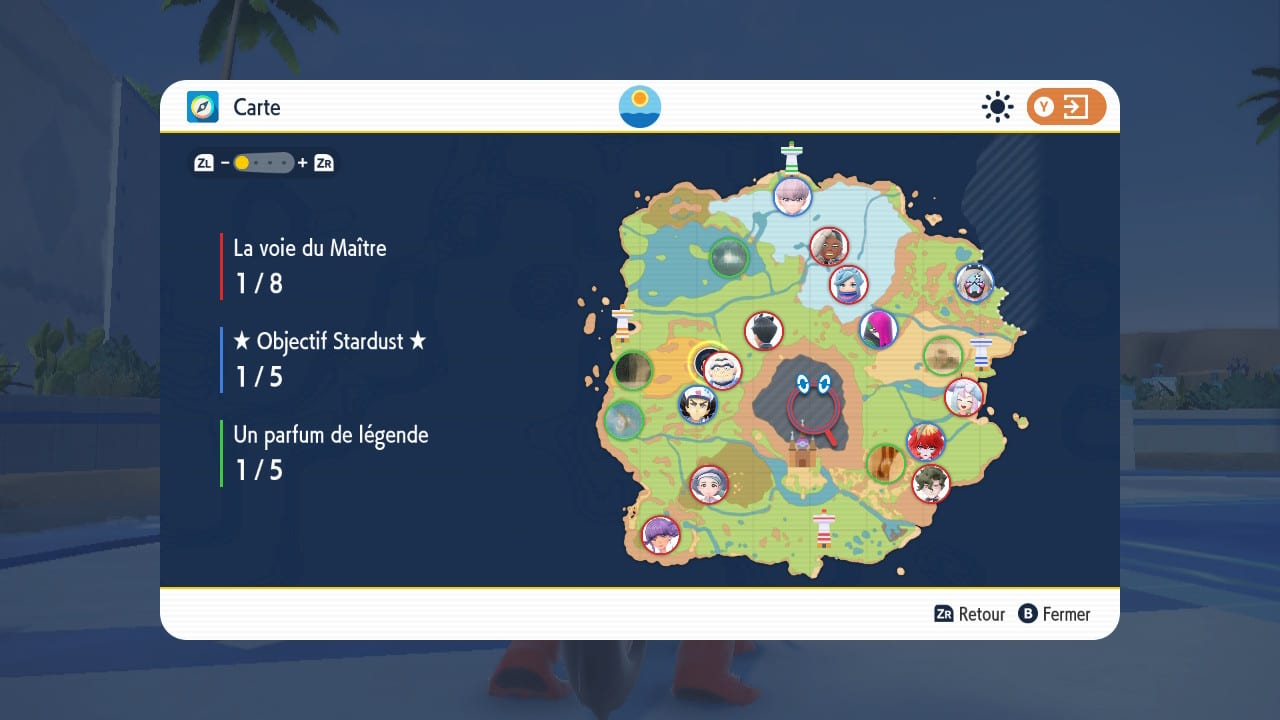The height and width of the screenshot is (720, 1280).
Task: Choose the lavender-haired portrait at island's top
Action: tap(792, 195)
